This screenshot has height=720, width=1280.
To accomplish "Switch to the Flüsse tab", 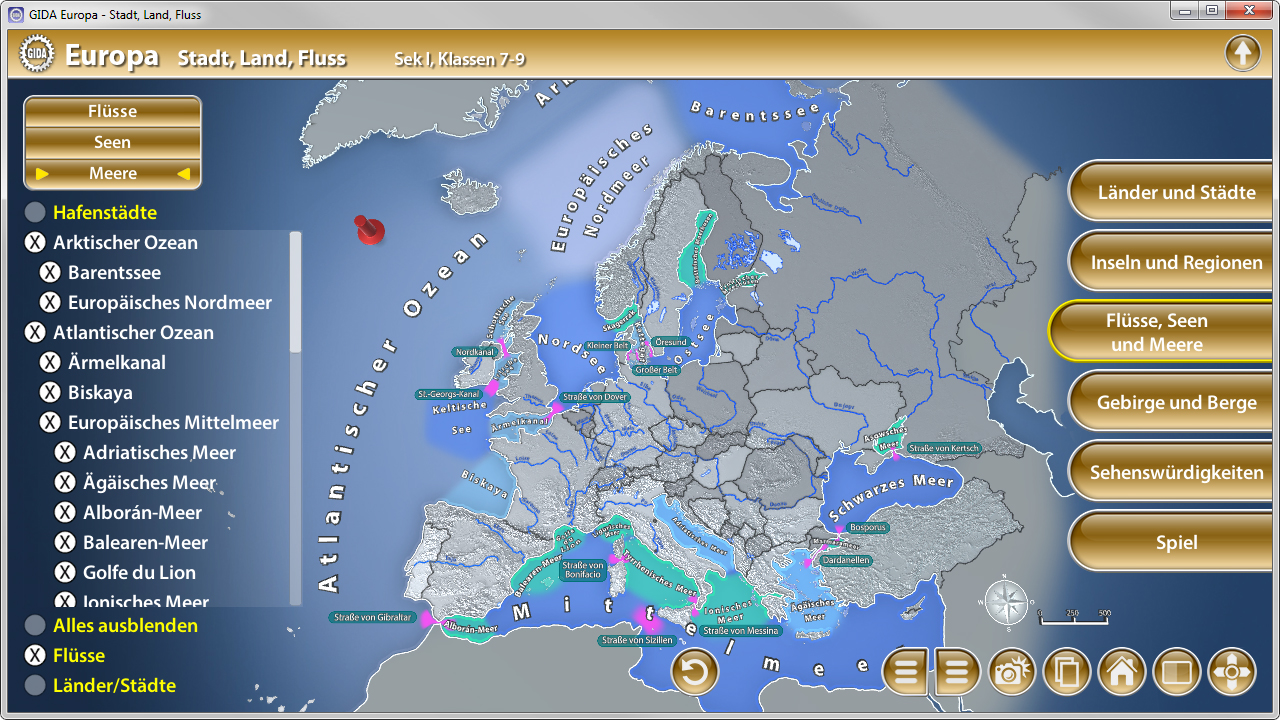I will click(x=111, y=111).
